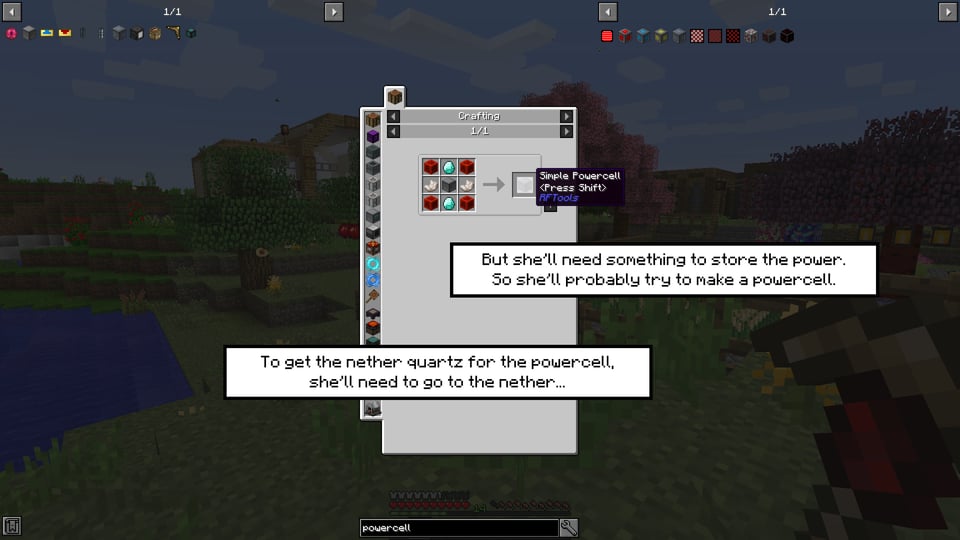This screenshot has width=960, height=540.
Task: Select the black block in item list
Action: click(x=787, y=36)
